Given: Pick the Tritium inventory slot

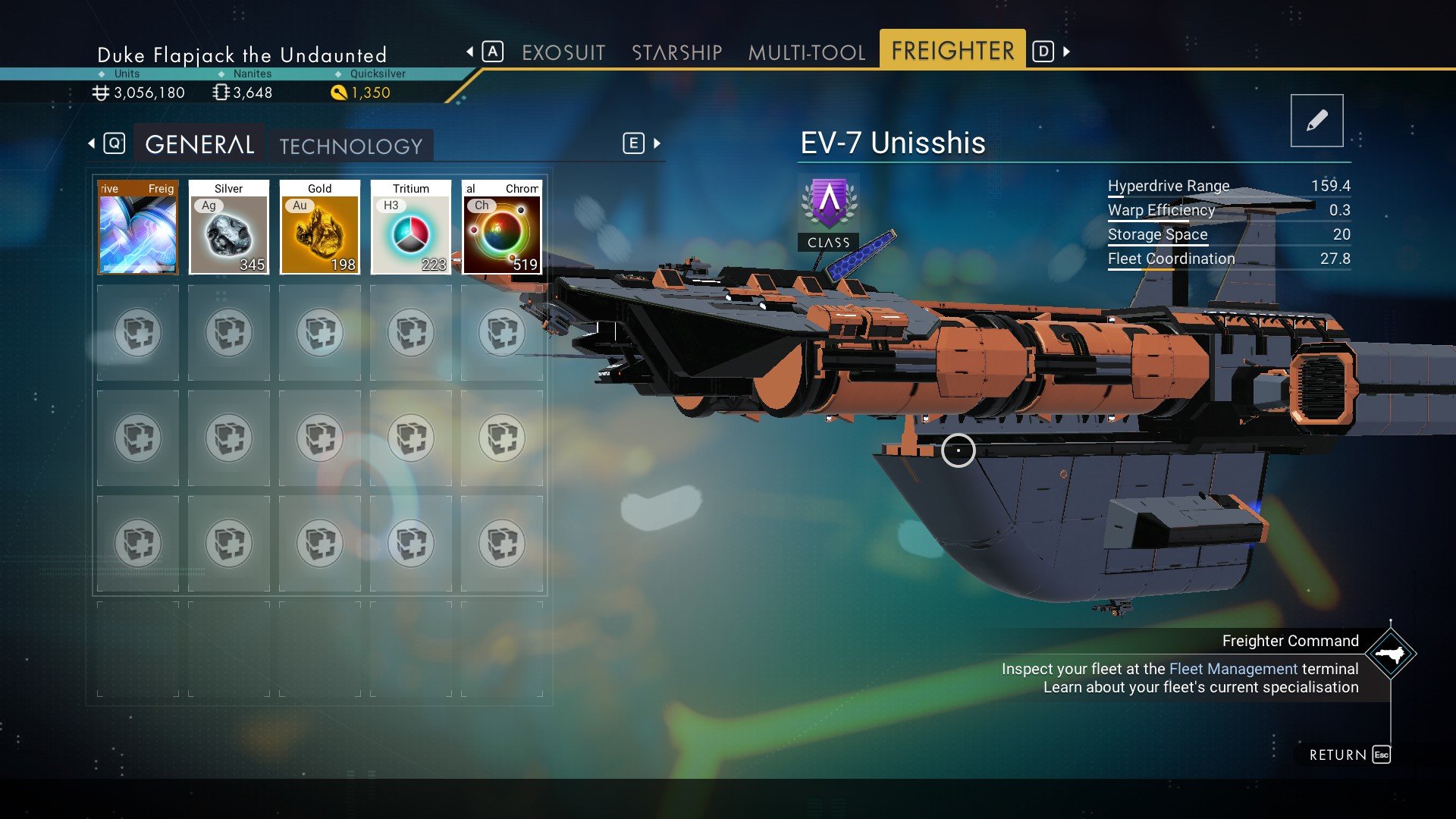Looking at the screenshot, I should coord(411,227).
